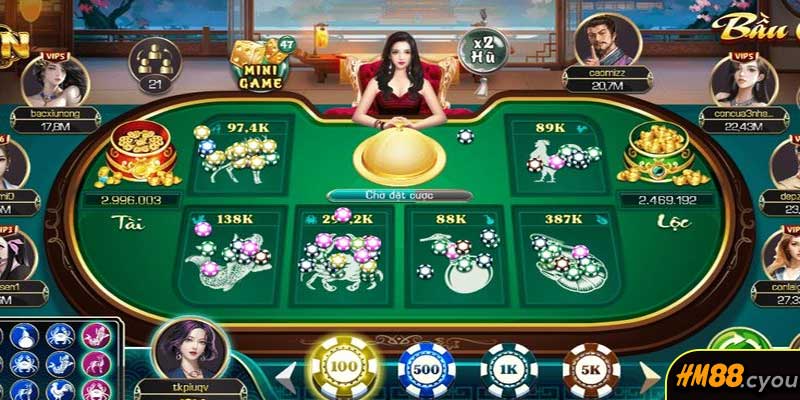The height and width of the screenshot is (400, 800).
Task: Select the 100 betting chip
Action: click(x=345, y=369)
